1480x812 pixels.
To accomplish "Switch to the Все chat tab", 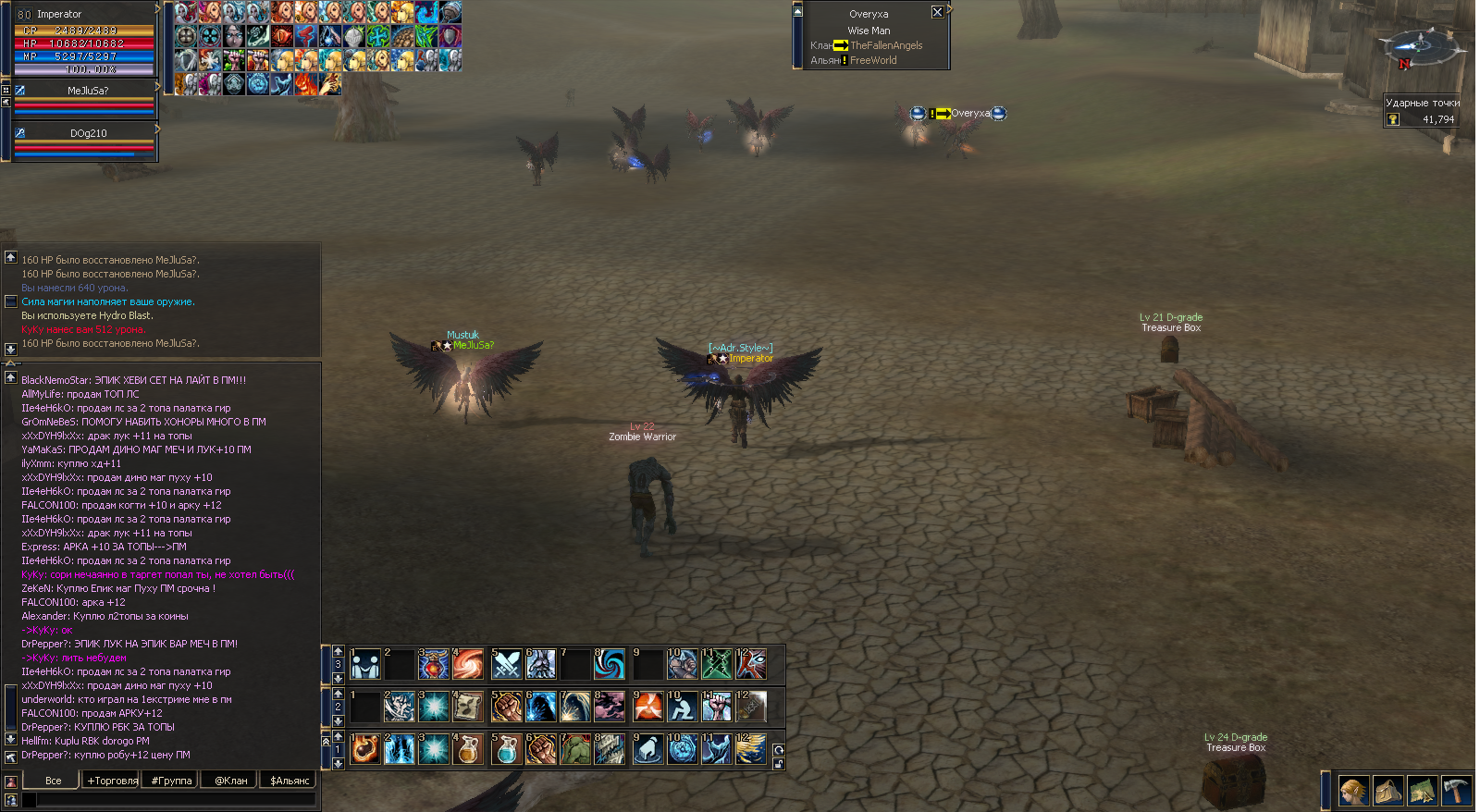I will coord(54,781).
